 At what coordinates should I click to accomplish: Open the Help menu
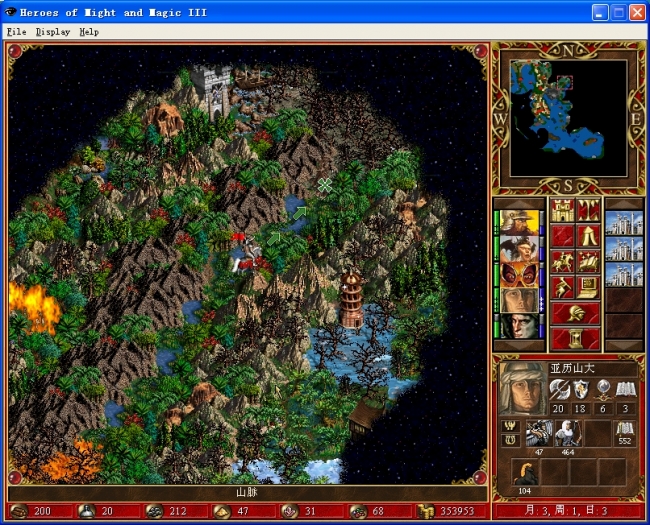coord(90,32)
